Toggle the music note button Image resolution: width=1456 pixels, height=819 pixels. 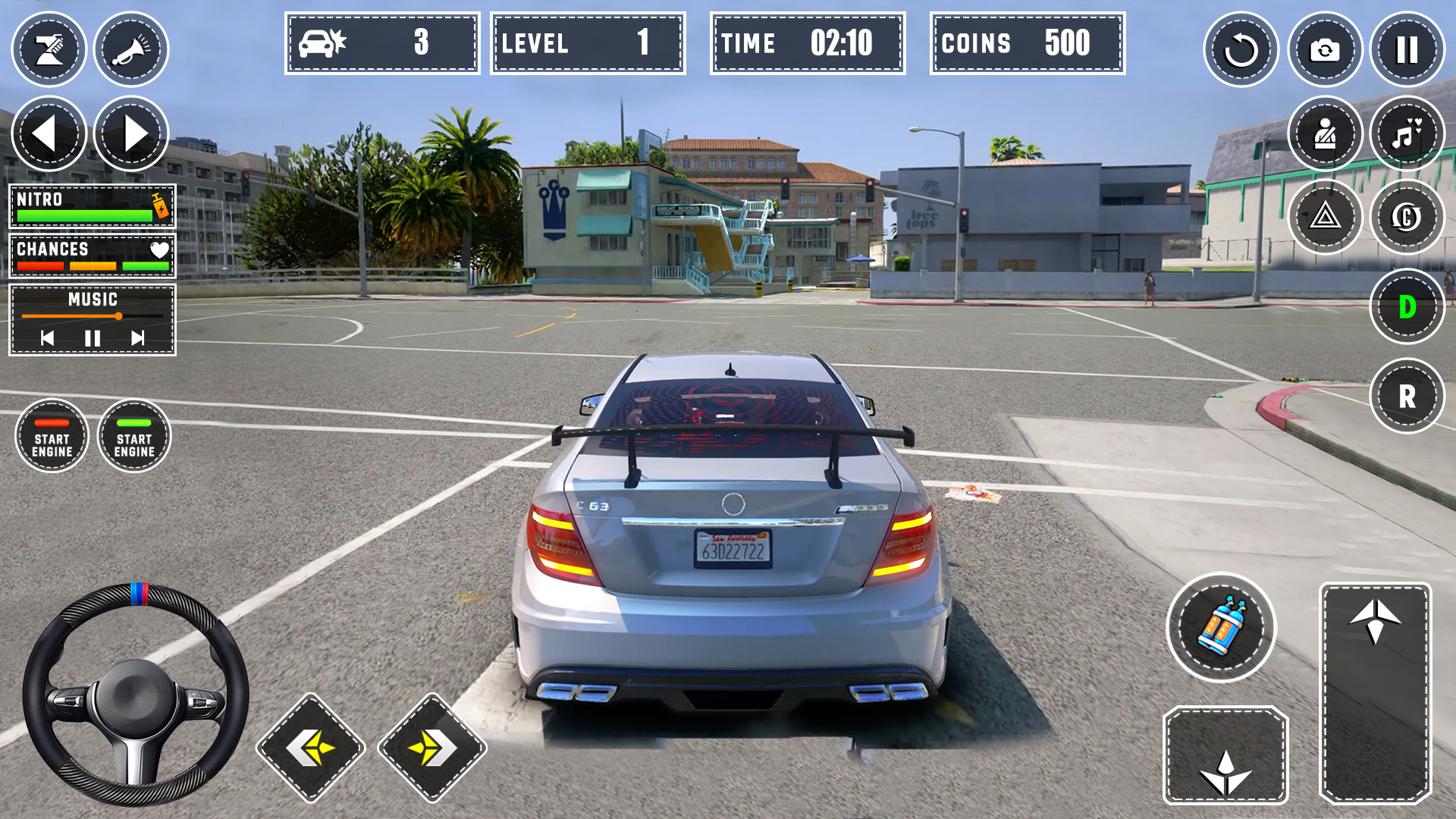click(1407, 134)
